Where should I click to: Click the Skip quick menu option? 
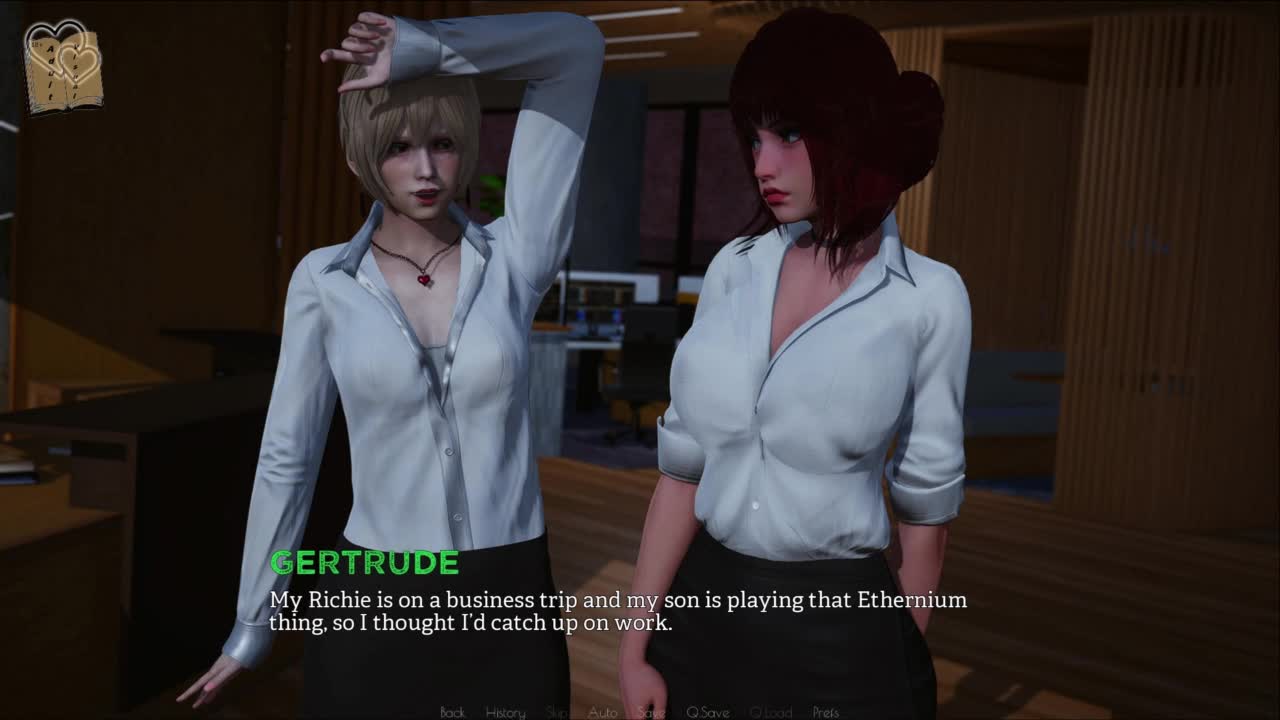(x=556, y=712)
